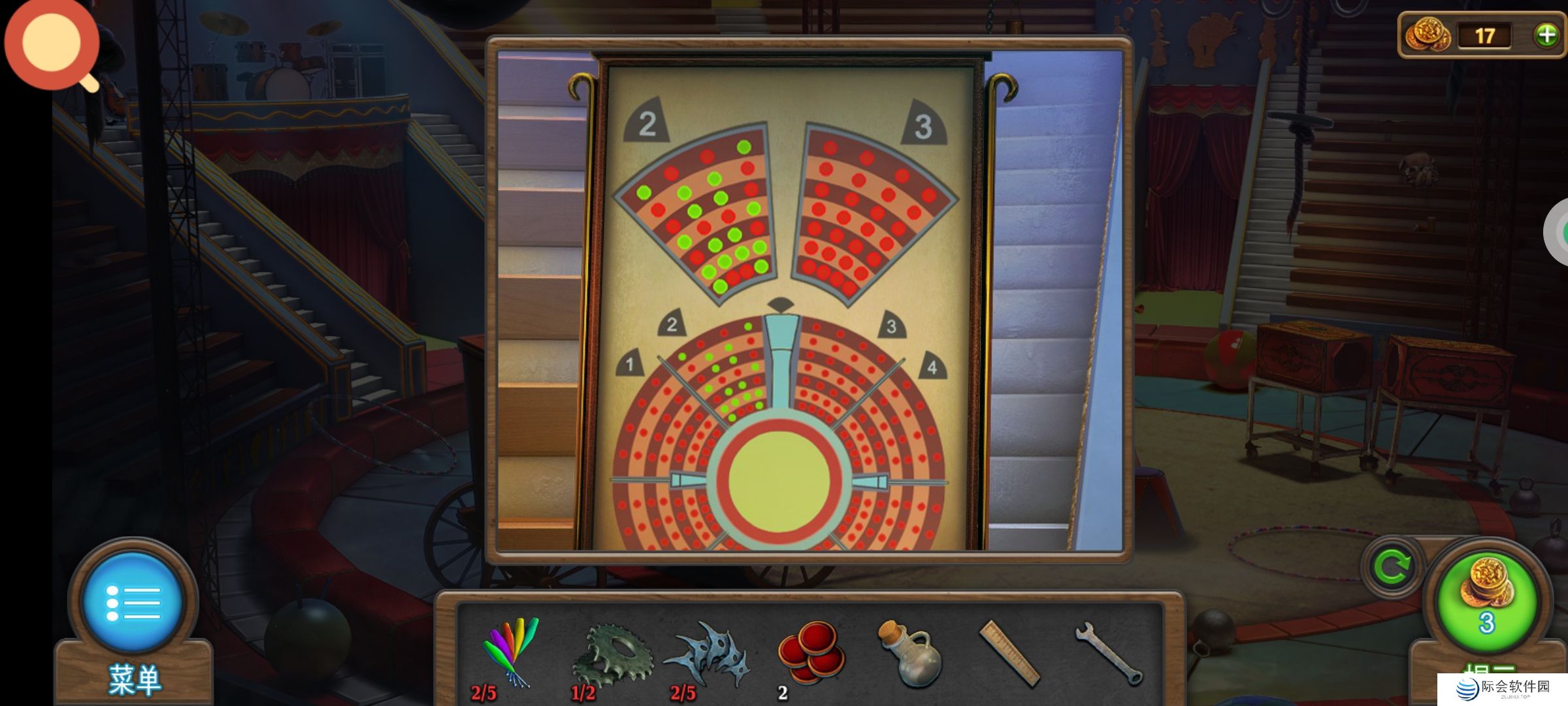The image size is (1568, 706).
Task: Add more coins with the green plus
Action: [1546, 35]
